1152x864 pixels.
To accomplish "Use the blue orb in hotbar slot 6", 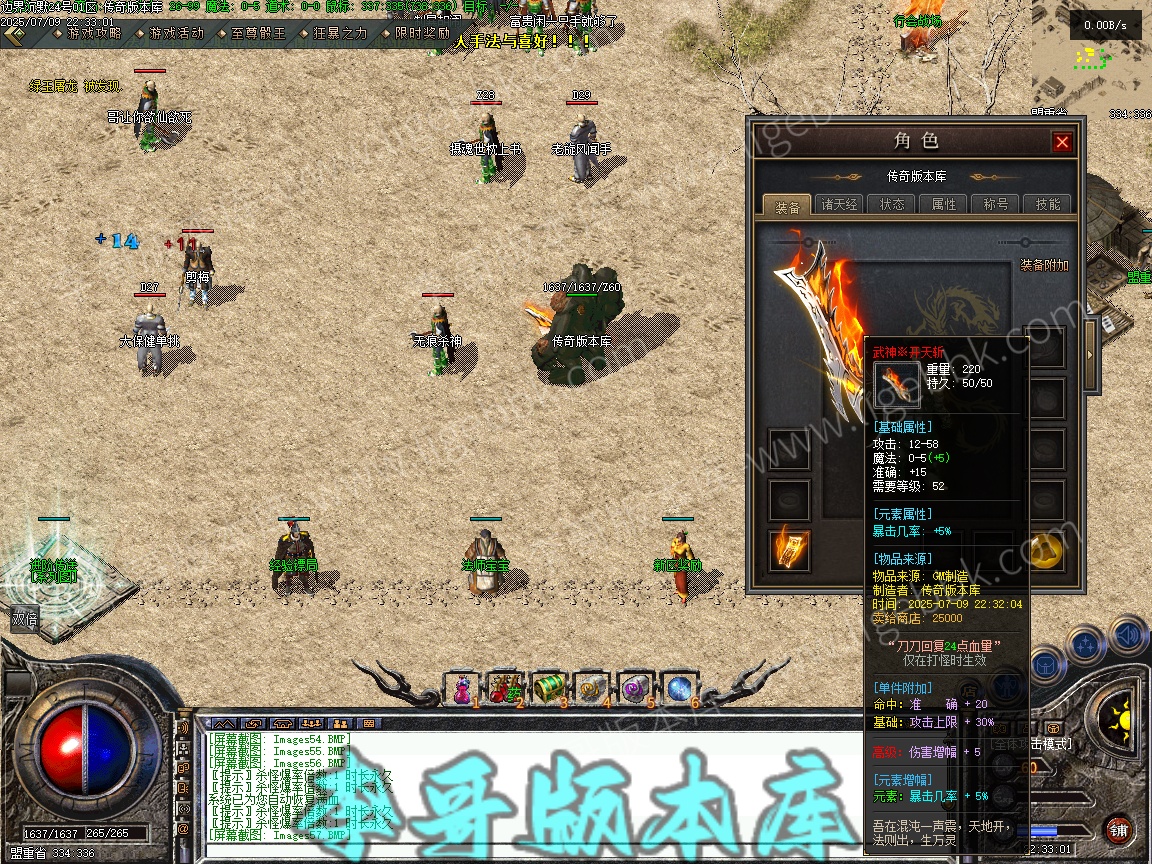I will coord(678,688).
